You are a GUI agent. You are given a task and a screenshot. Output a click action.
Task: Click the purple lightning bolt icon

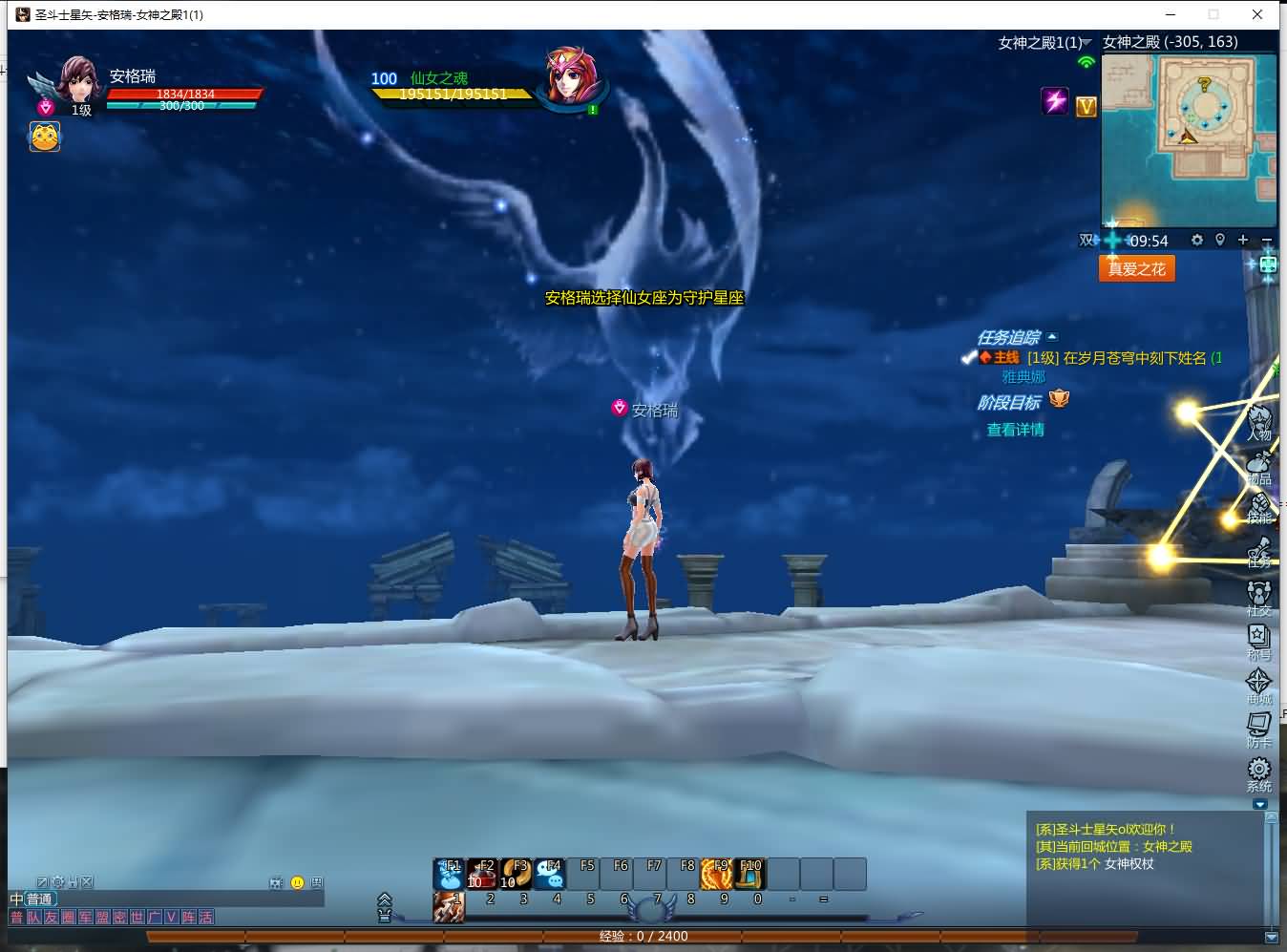pyautogui.click(x=1055, y=100)
